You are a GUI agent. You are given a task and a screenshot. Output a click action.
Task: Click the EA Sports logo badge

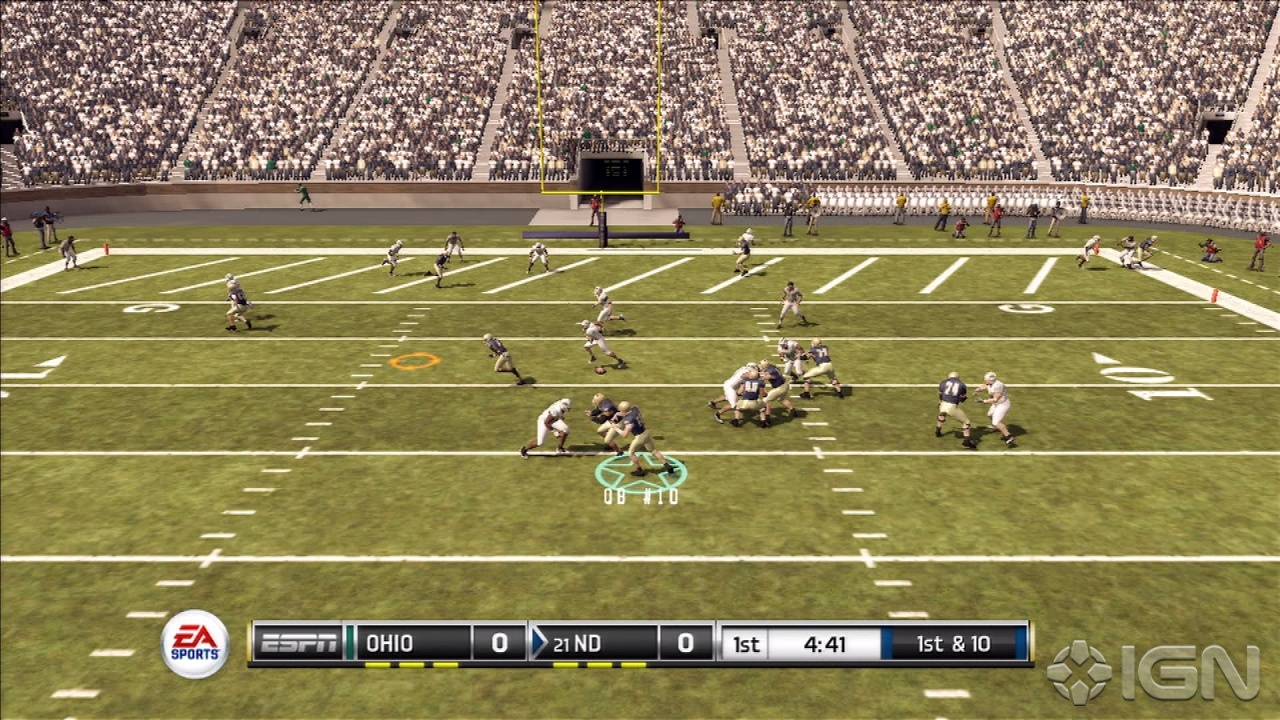pos(195,644)
